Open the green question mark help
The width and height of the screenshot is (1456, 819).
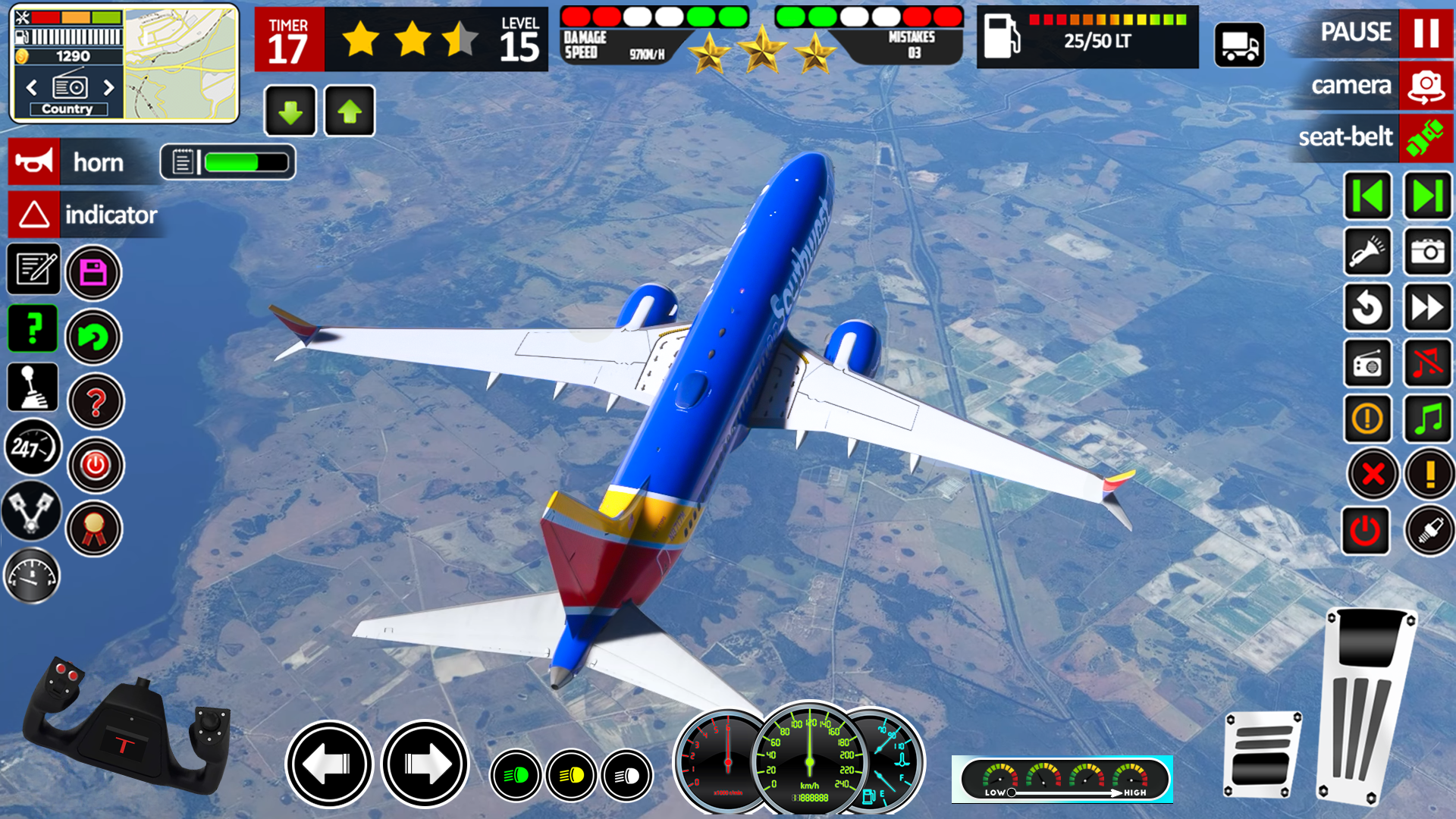pos(33,328)
